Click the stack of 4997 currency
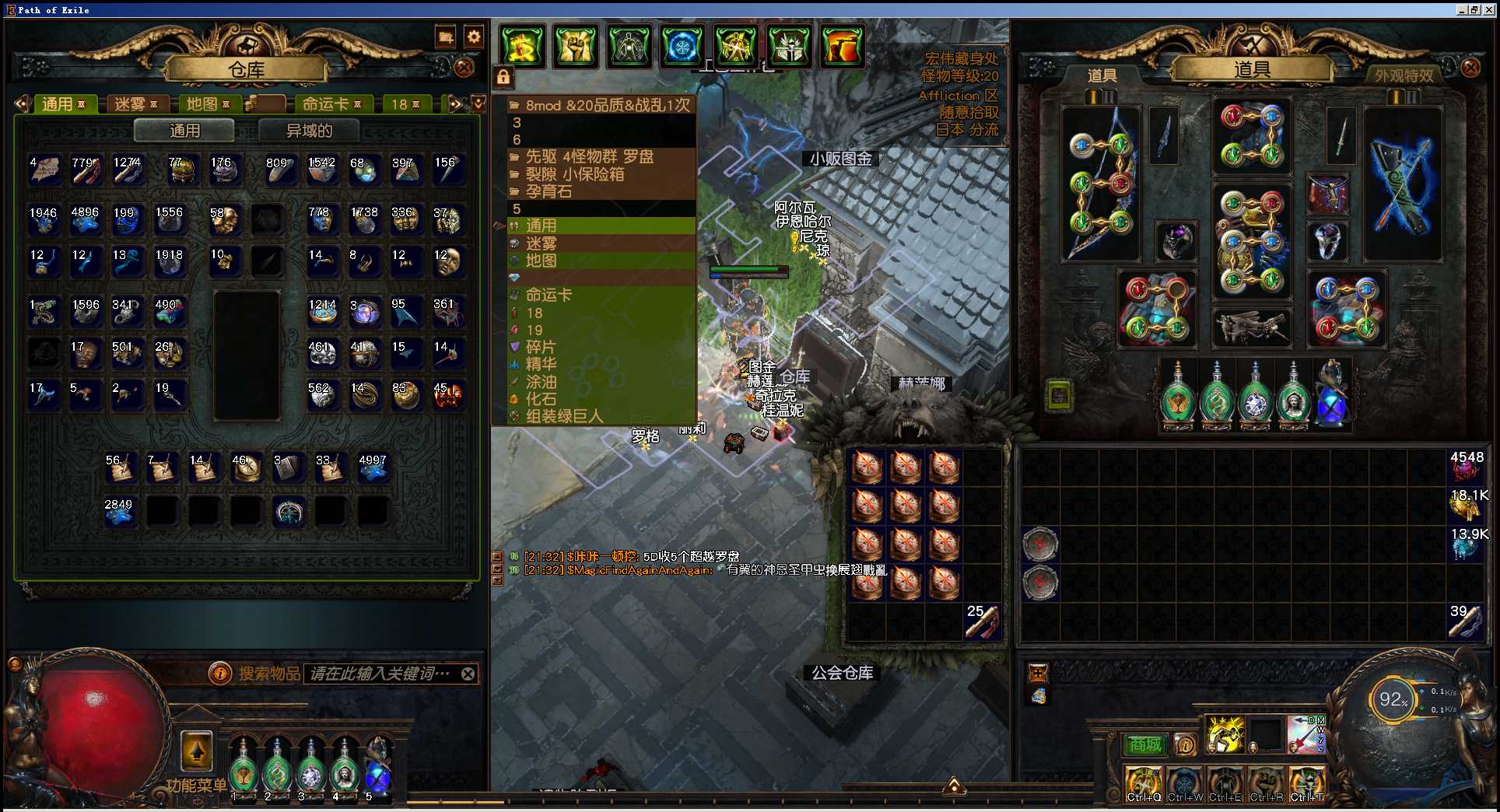1500x812 pixels. click(373, 468)
